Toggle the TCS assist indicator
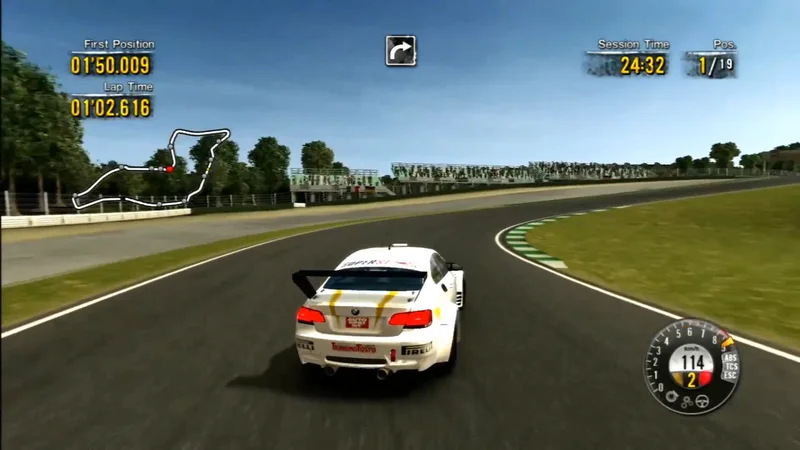The width and height of the screenshot is (800, 450). pyautogui.click(x=730, y=367)
